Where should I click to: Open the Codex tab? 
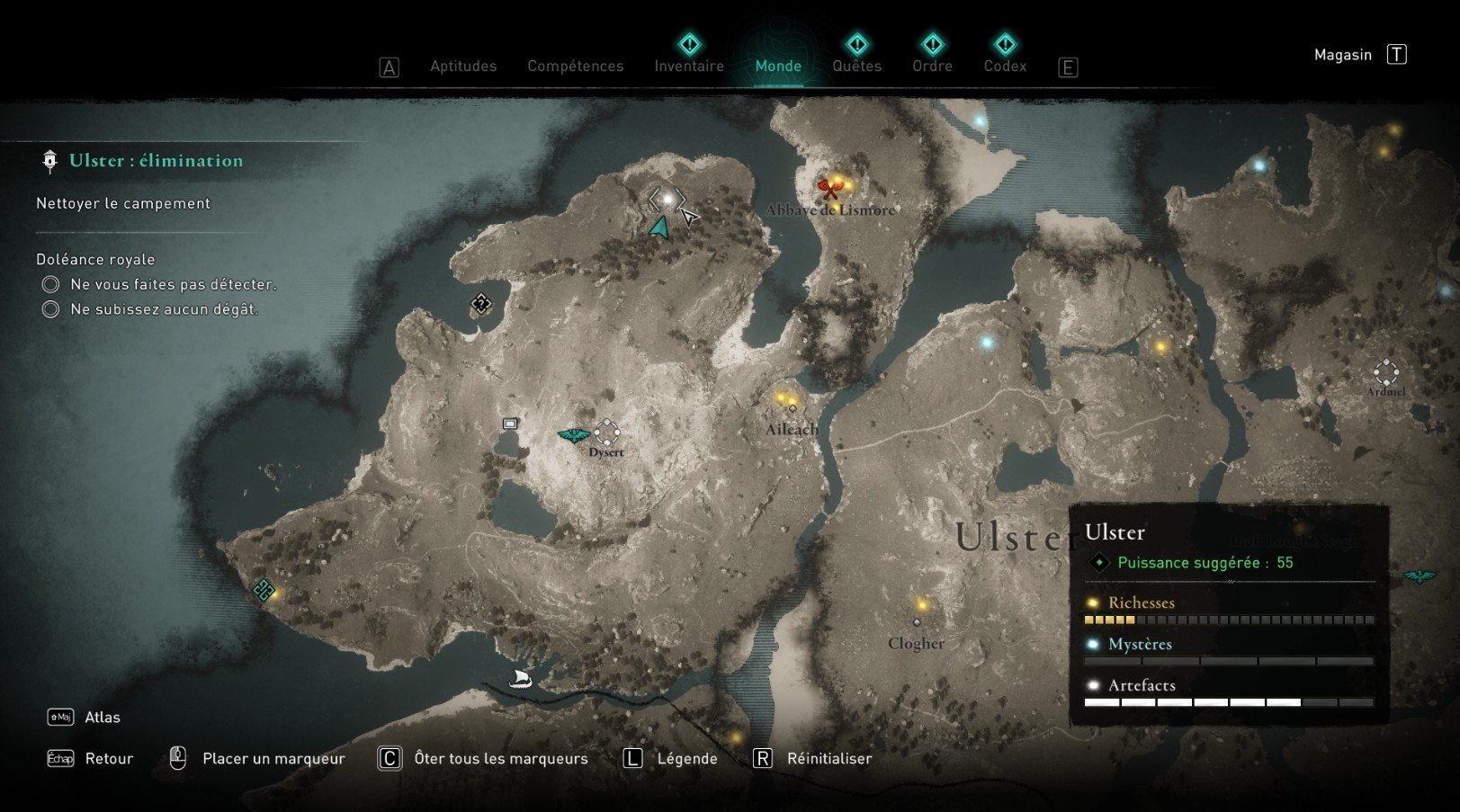point(1005,66)
